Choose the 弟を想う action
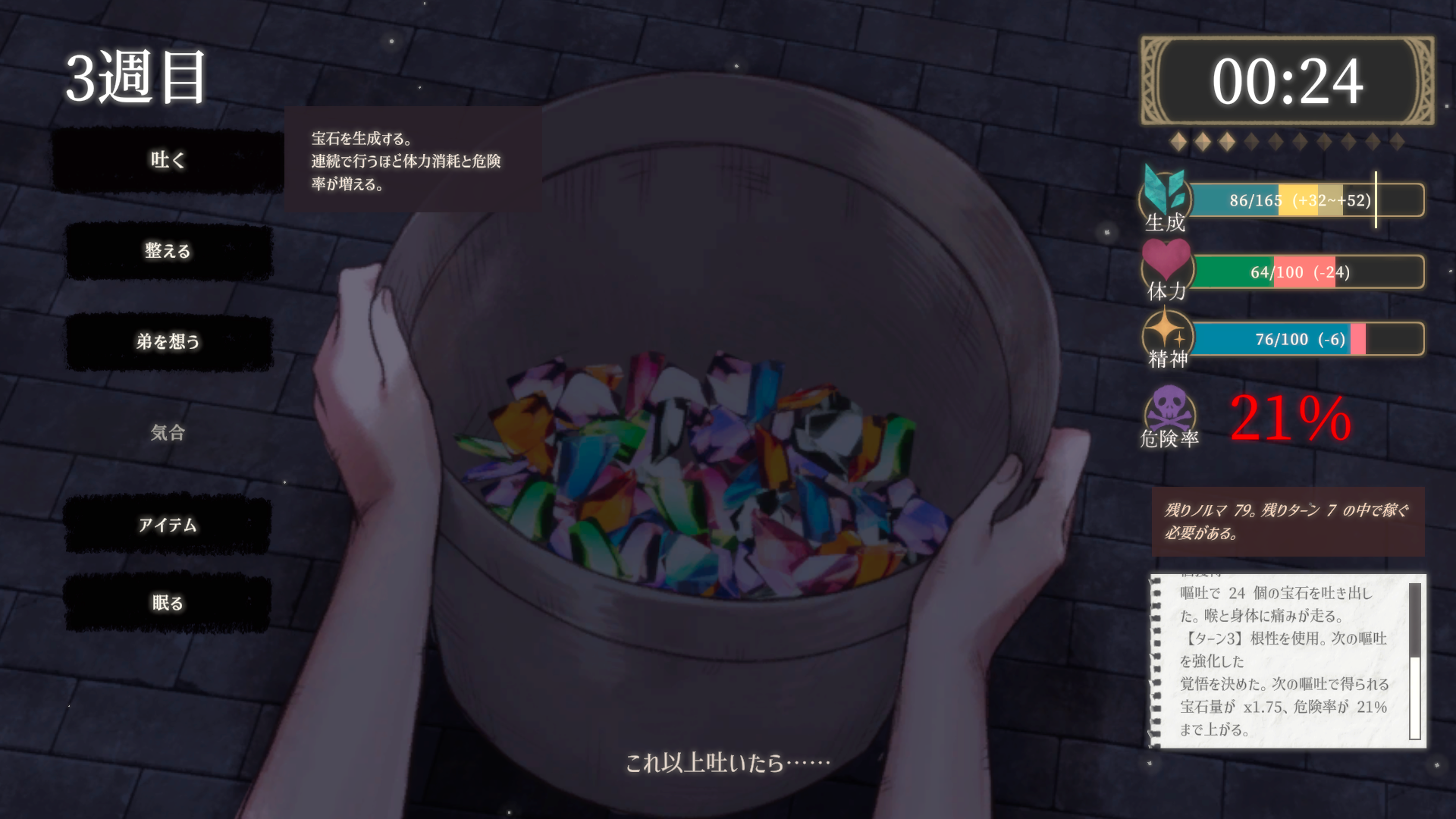Image resolution: width=1456 pixels, height=819 pixels. [168, 342]
